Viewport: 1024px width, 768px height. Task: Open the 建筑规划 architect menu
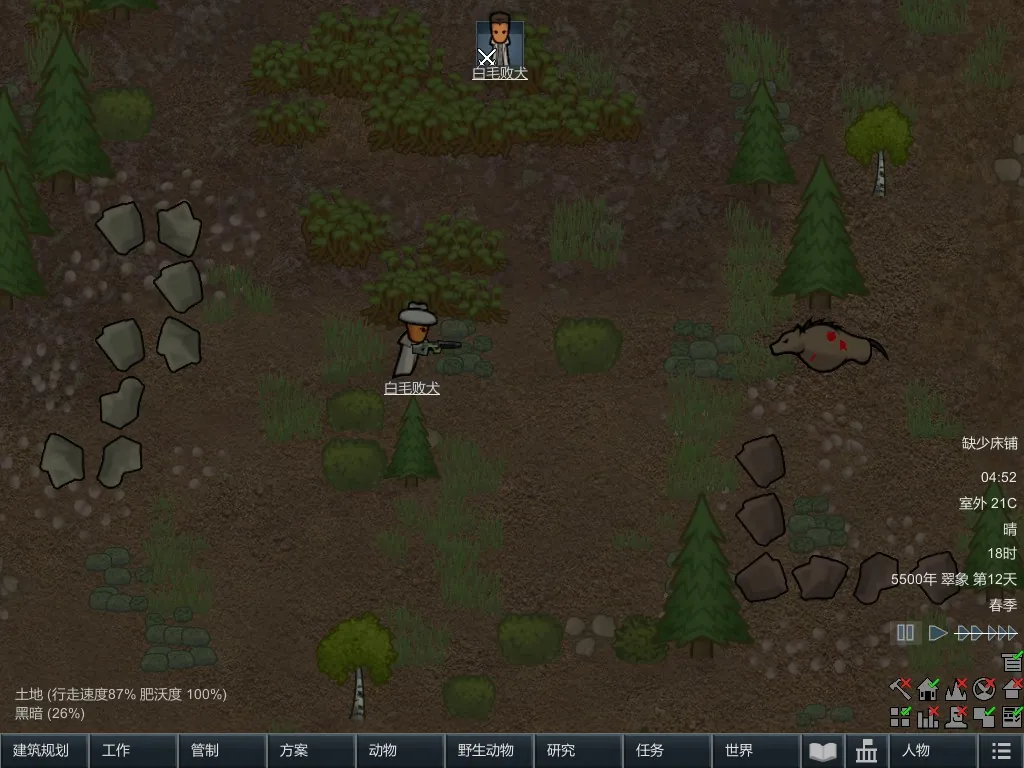pos(44,750)
